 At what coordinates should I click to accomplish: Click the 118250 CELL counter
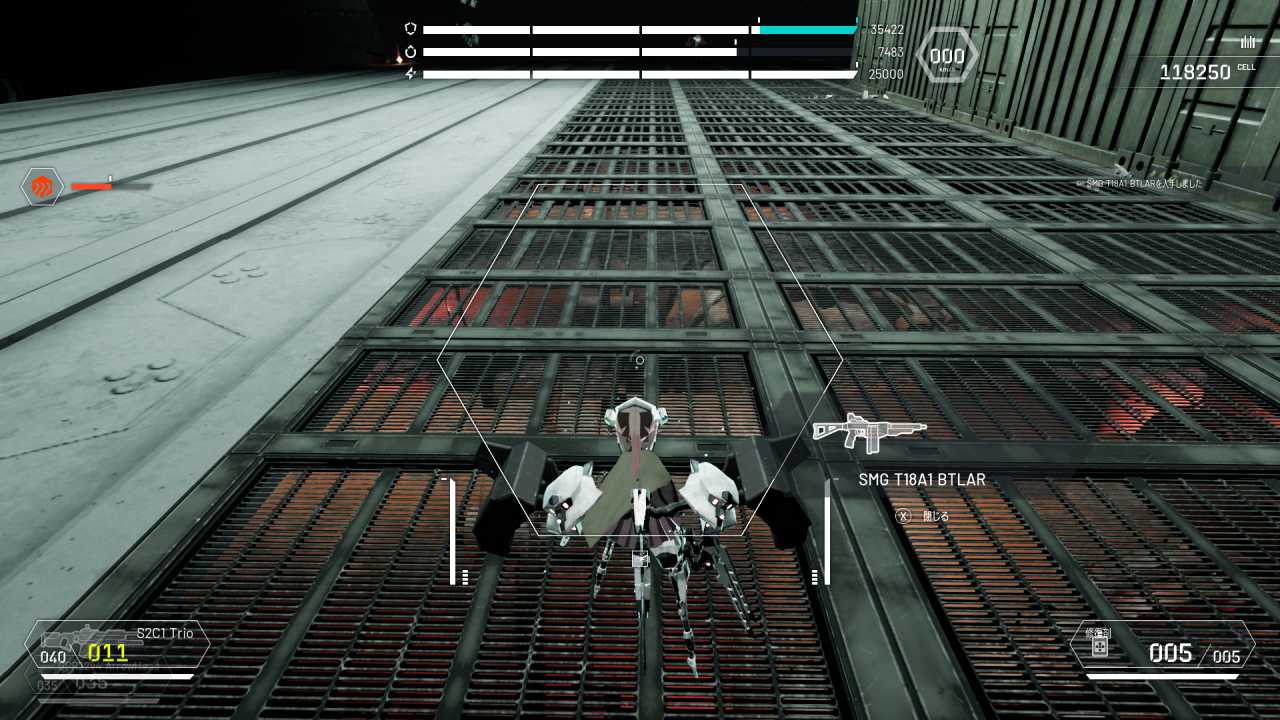point(1195,71)
